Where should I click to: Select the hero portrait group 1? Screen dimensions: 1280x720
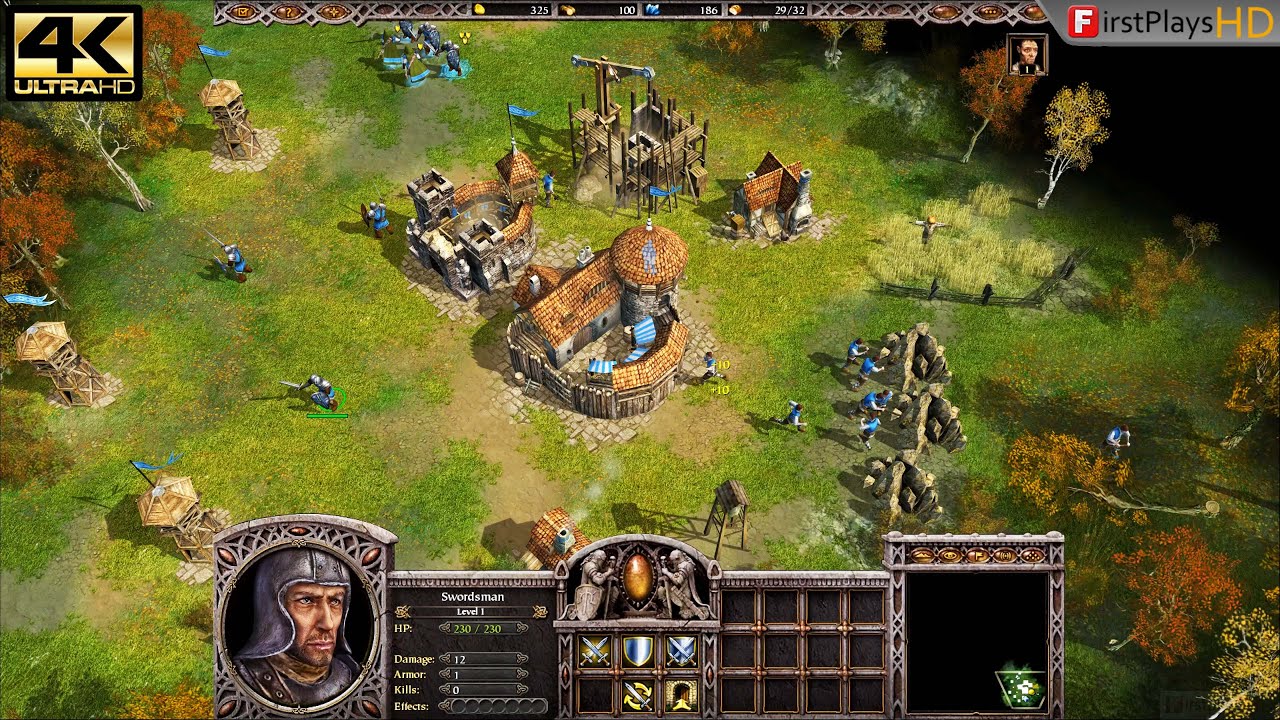[x=1027, y=55]
